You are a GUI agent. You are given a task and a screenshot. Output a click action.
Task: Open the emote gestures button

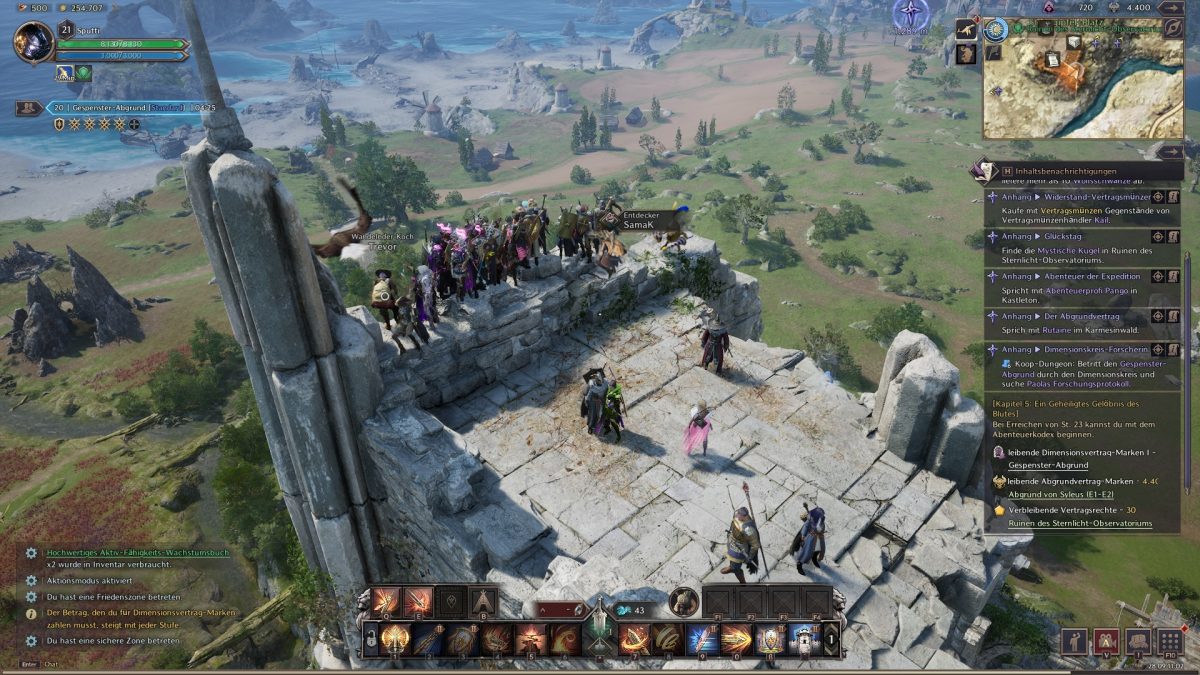[1074, 641]
